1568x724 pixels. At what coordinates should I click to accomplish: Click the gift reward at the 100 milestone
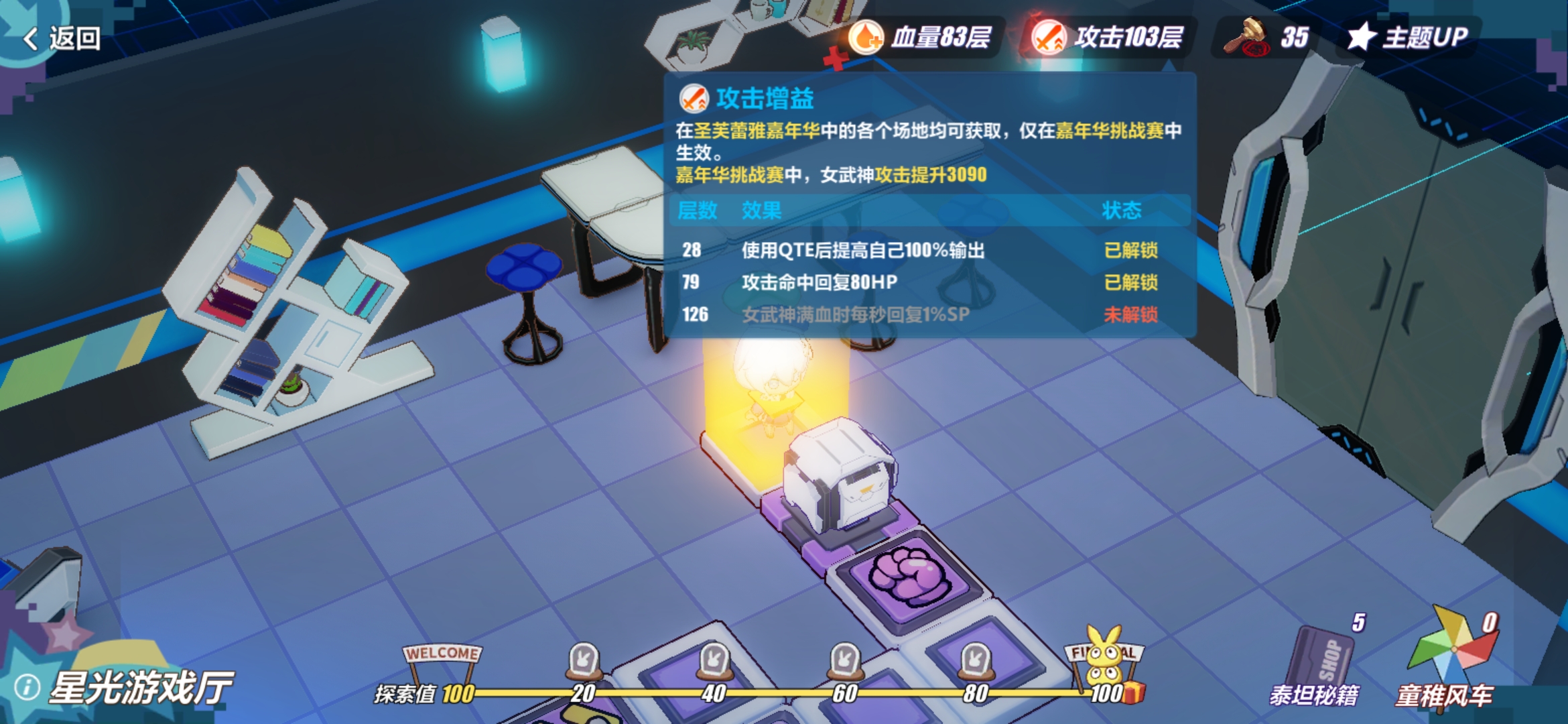[x=1133, y=692]
